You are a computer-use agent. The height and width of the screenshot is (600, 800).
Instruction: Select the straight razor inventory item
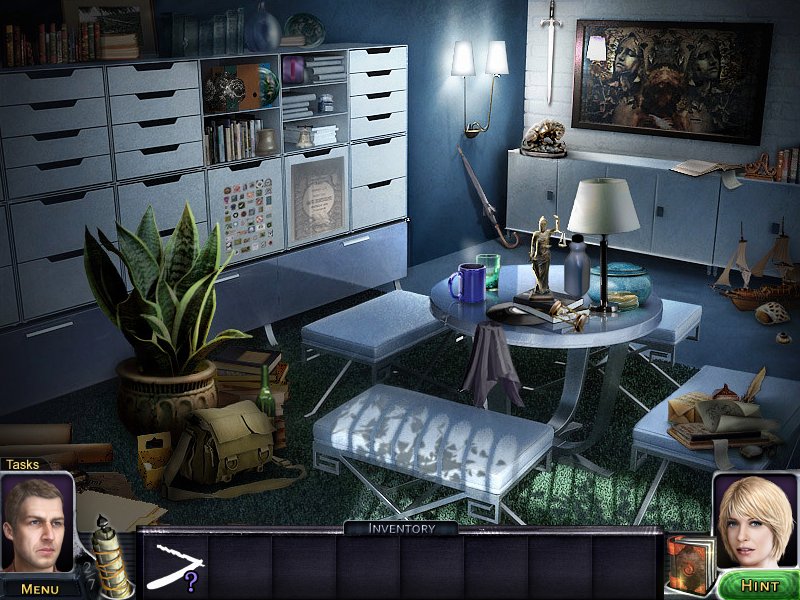[x=171, y=564]
